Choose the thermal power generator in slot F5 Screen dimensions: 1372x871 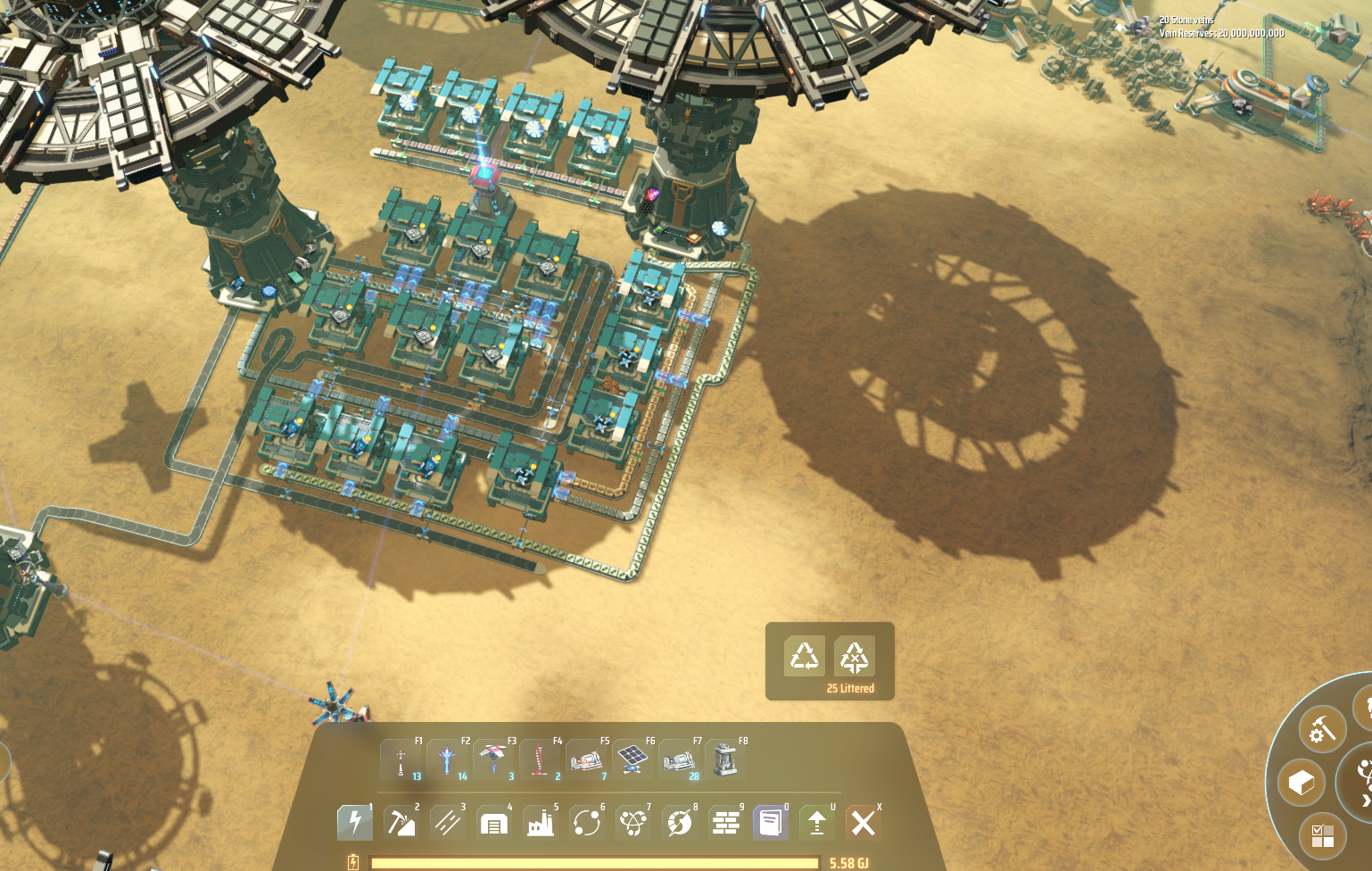[587, 760]
